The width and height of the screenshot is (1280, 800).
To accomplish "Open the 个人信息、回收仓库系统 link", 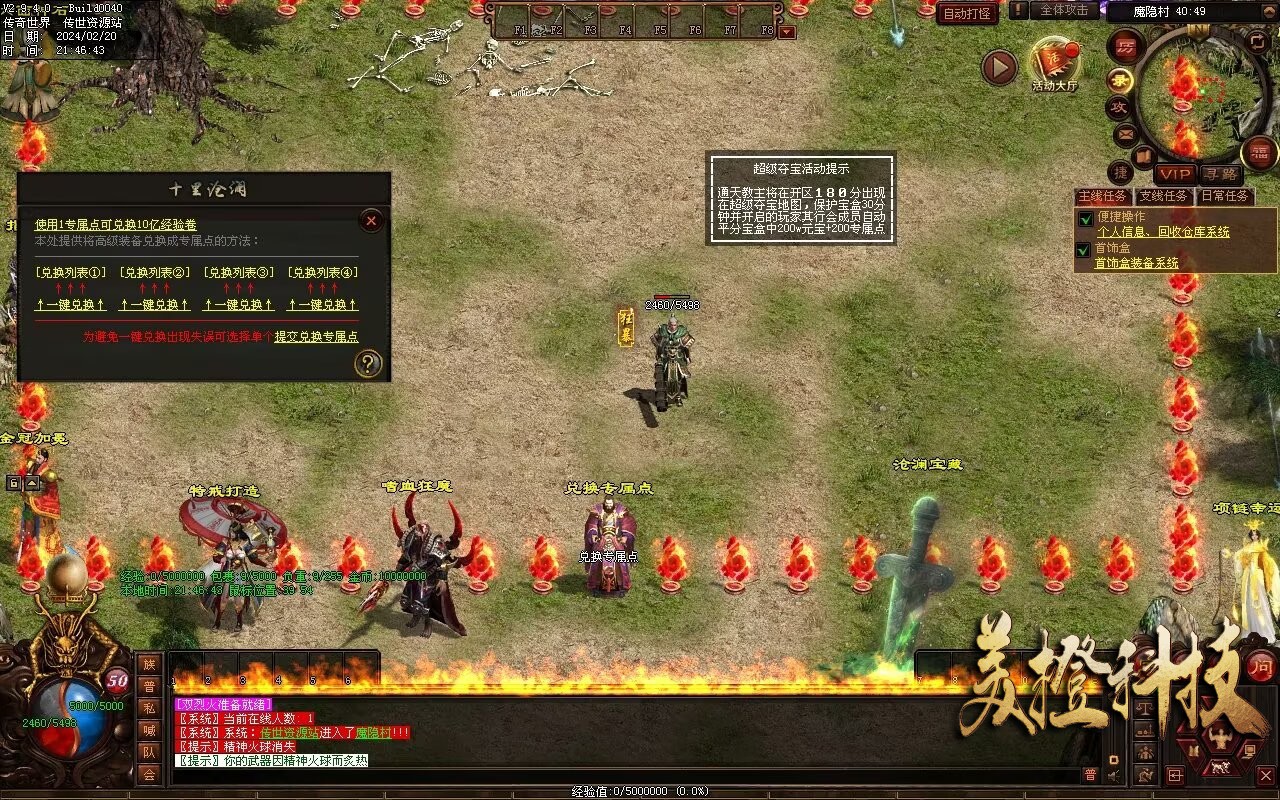I will click(1163, 232).
